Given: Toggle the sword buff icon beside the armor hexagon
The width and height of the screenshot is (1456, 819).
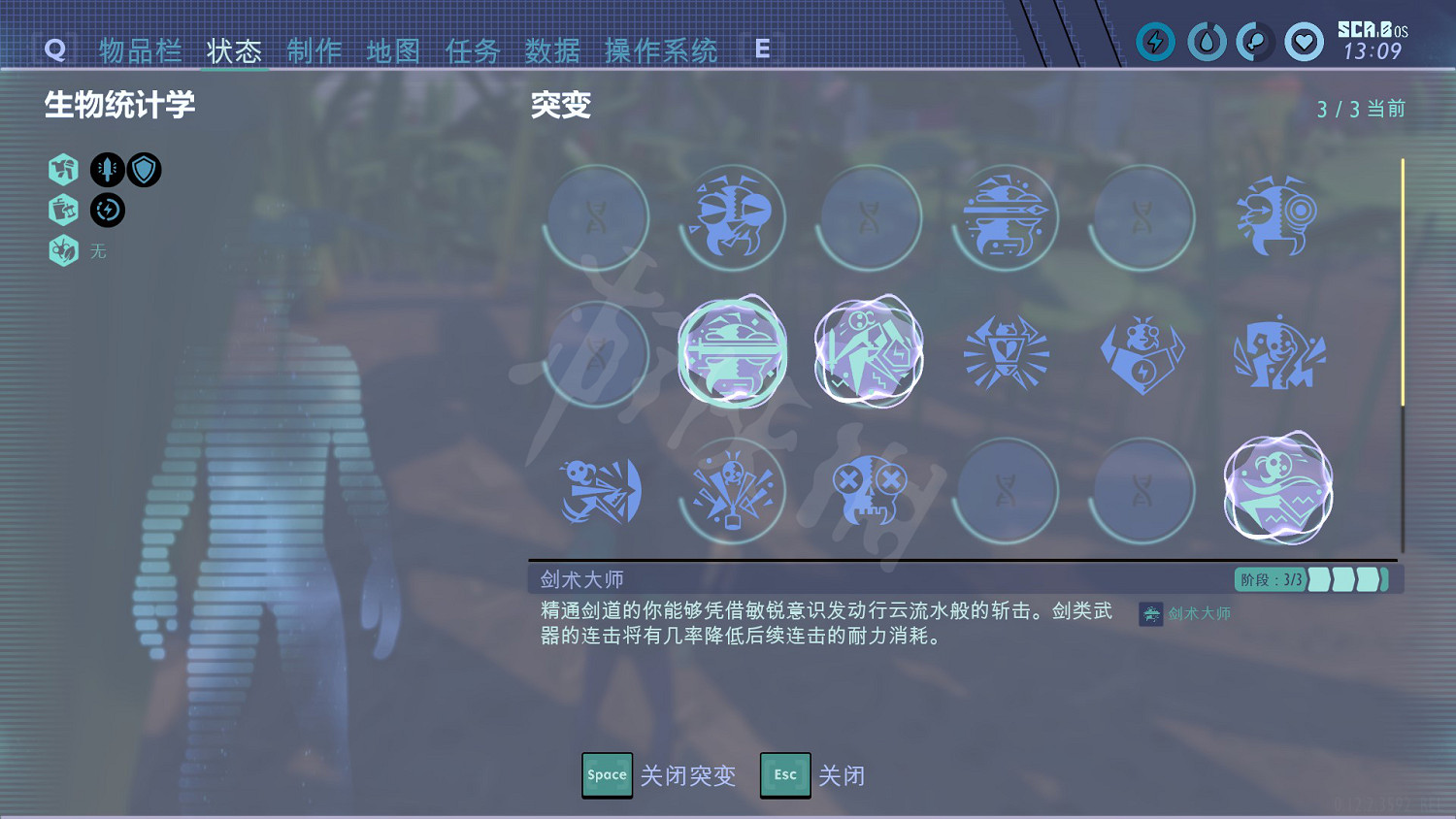Looking at the screenshot, I should (107, 169).
